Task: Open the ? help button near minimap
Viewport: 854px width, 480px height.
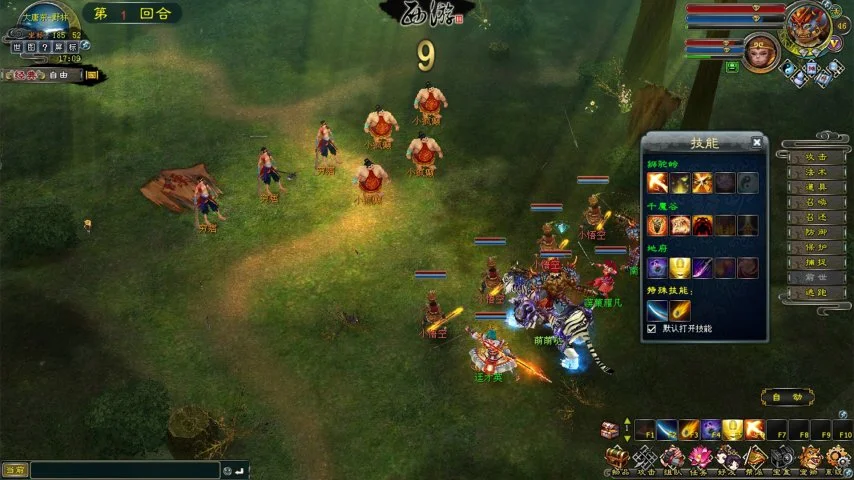Action: (x=44, y=46)
